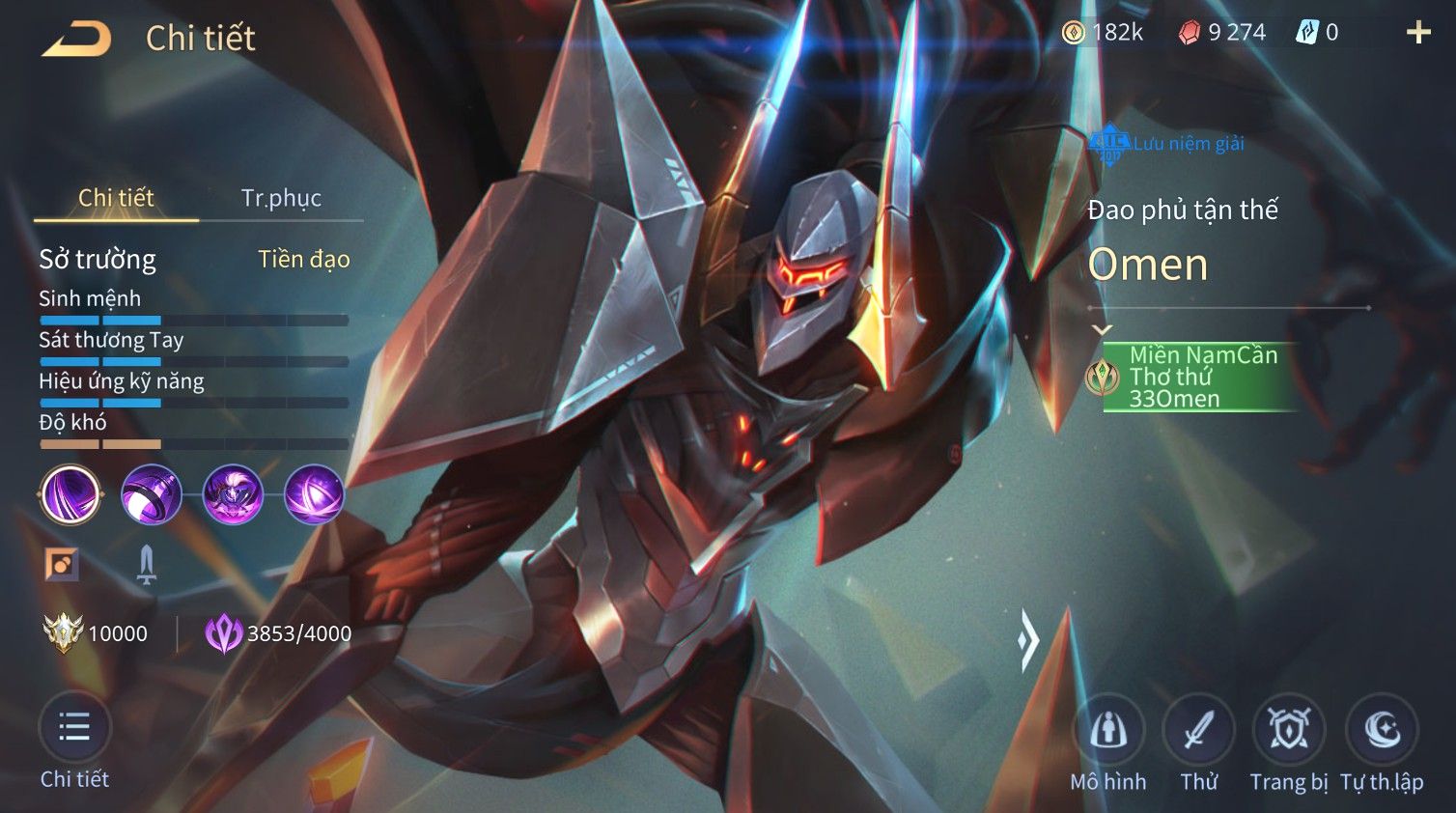Open the Lưu niệm giải label
The width and height of the screenshot is (1456, 813).
(1166, 144)
